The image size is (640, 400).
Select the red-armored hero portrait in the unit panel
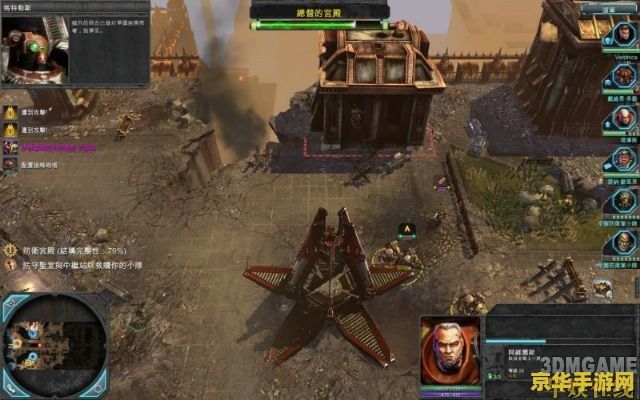point(450,348)
